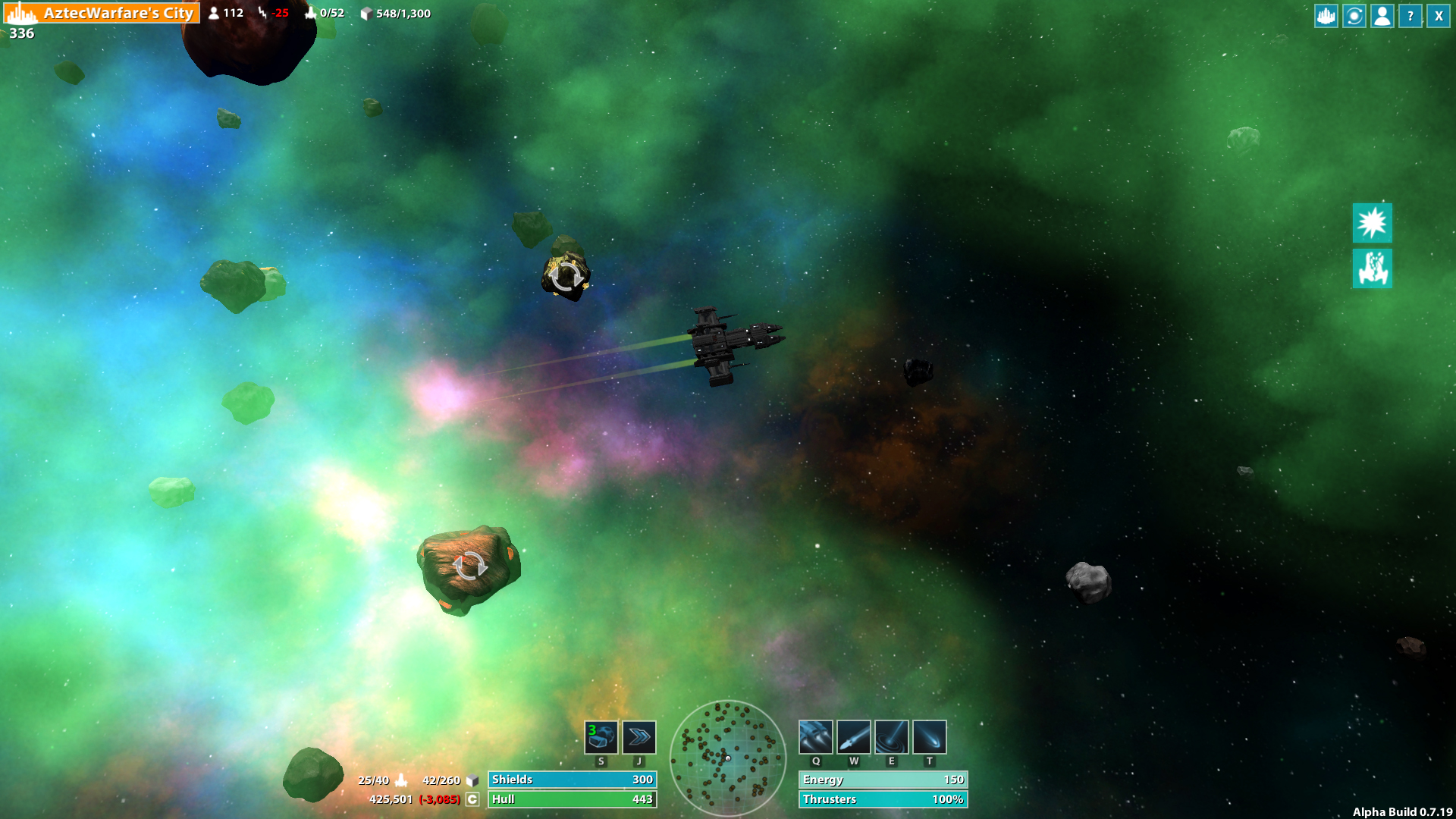Image resolution: width=1456 pixels, height=819 pixels.
Task: Click the Shields 300 status bar
Action: (573, 780)
